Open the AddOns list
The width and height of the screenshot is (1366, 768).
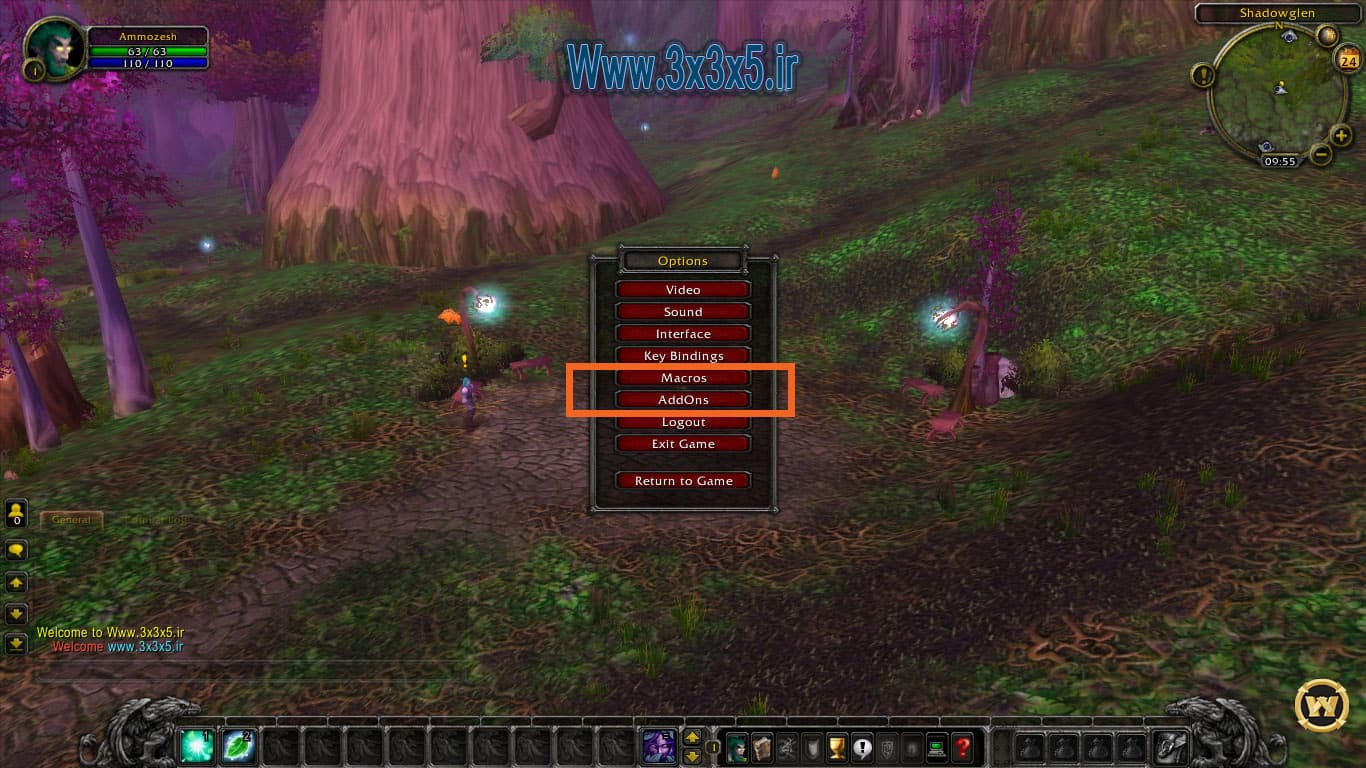coord(683,399)
